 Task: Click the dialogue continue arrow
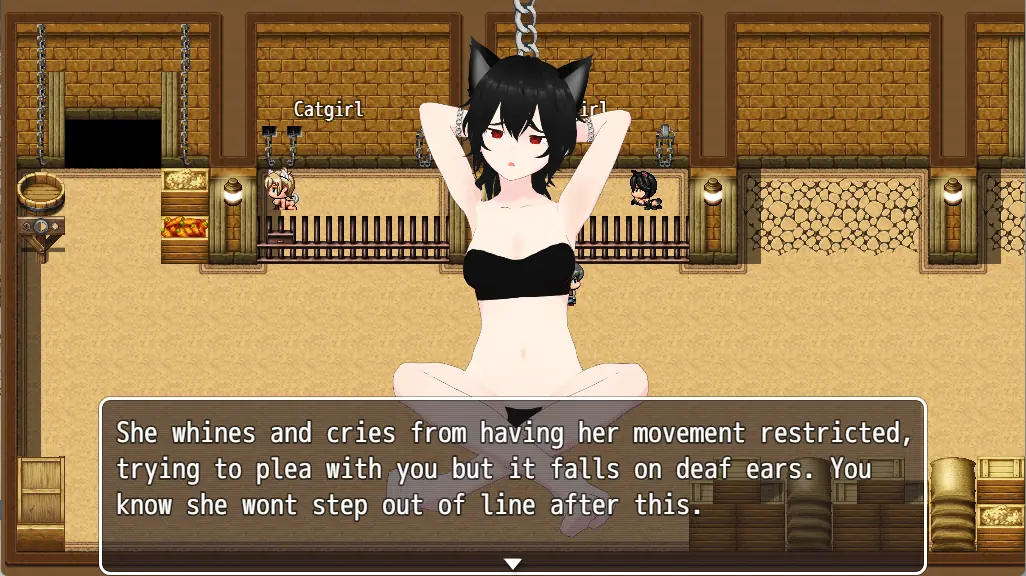(x=512, y=564)
